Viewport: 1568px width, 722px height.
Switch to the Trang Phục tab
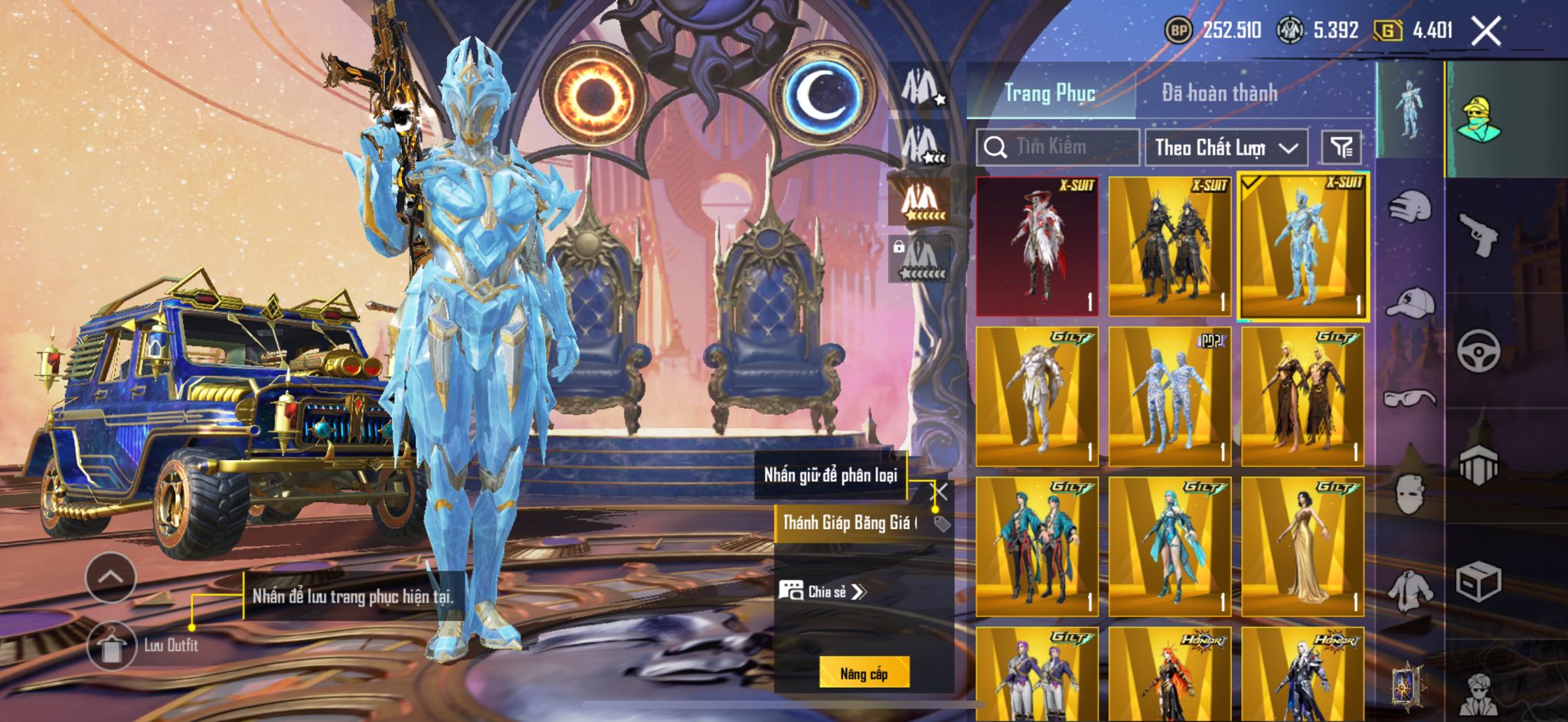[x=1050, y=93]
